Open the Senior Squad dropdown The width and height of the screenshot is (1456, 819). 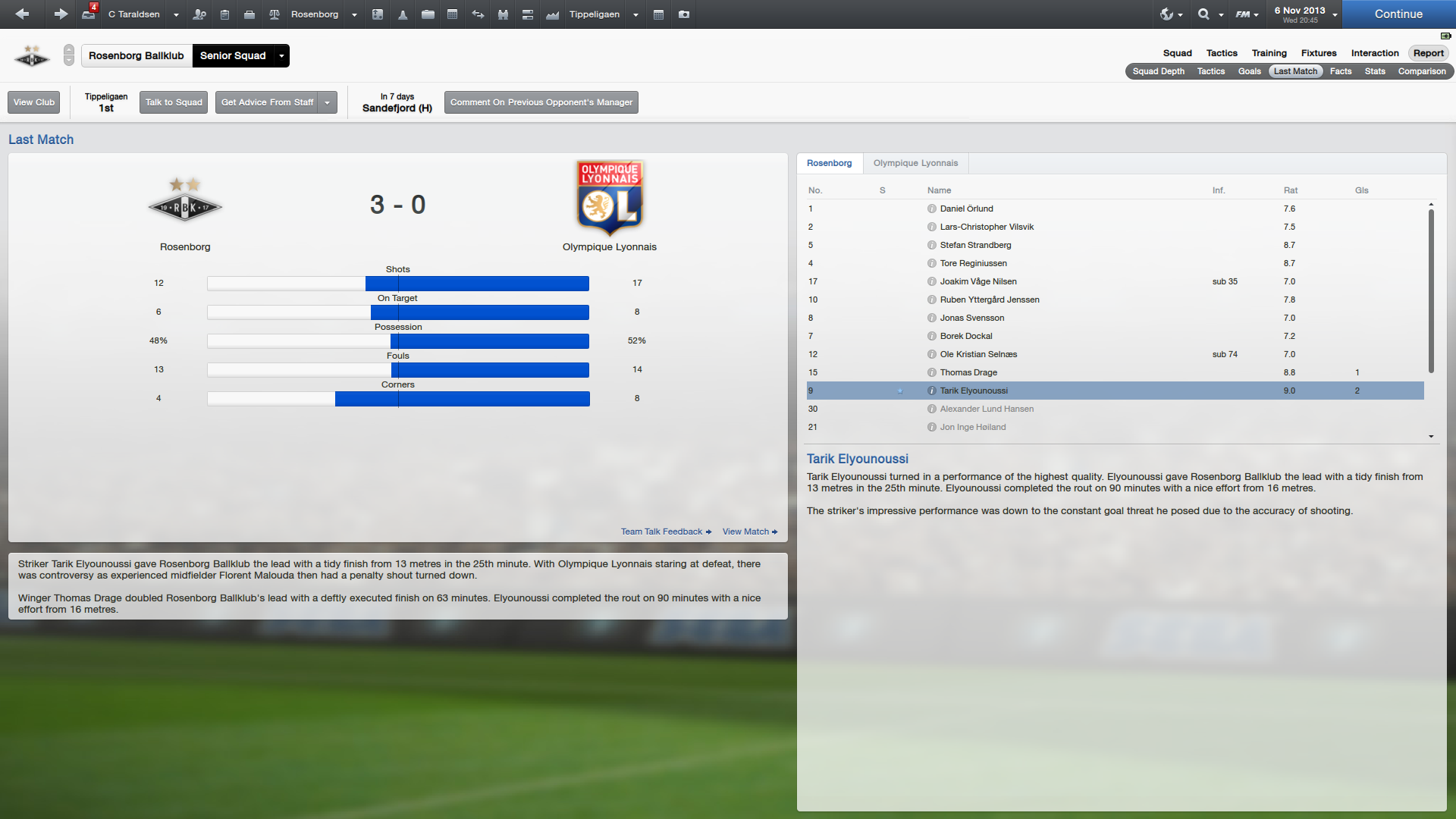(281, 55)
